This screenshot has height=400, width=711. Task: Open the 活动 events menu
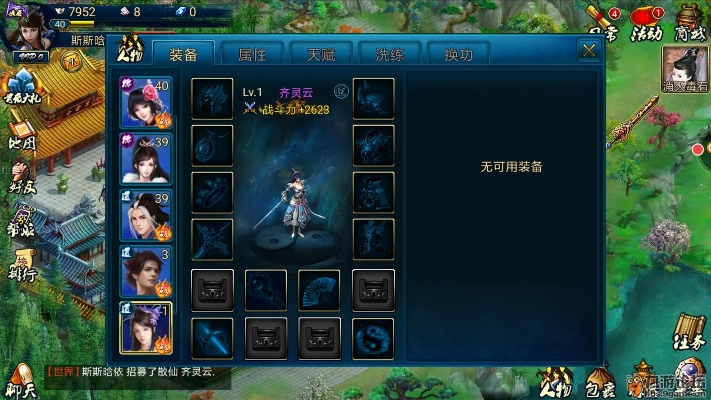point(647,24)
